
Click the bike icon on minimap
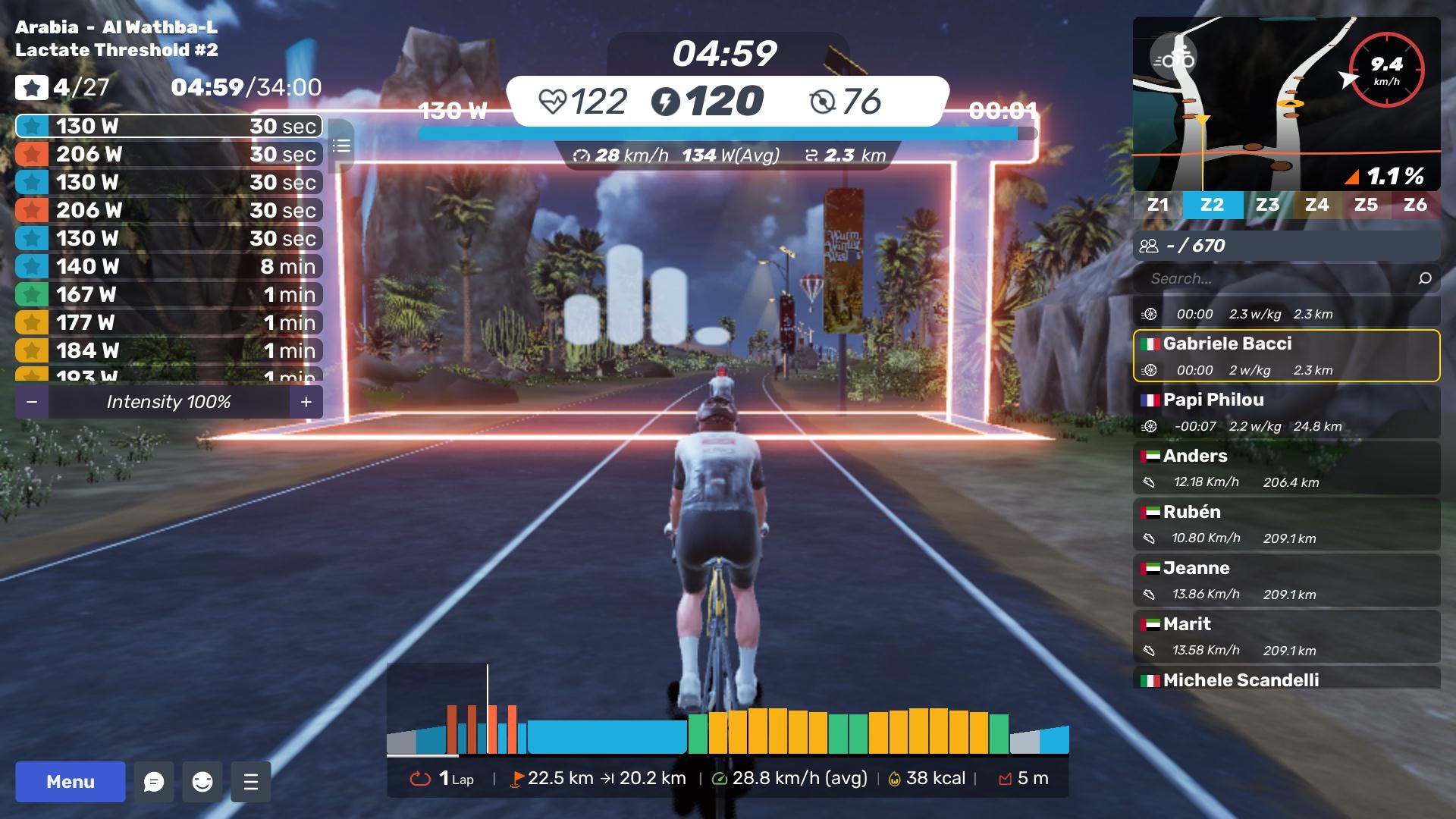pyautogui.click(x=1173, y=59)
